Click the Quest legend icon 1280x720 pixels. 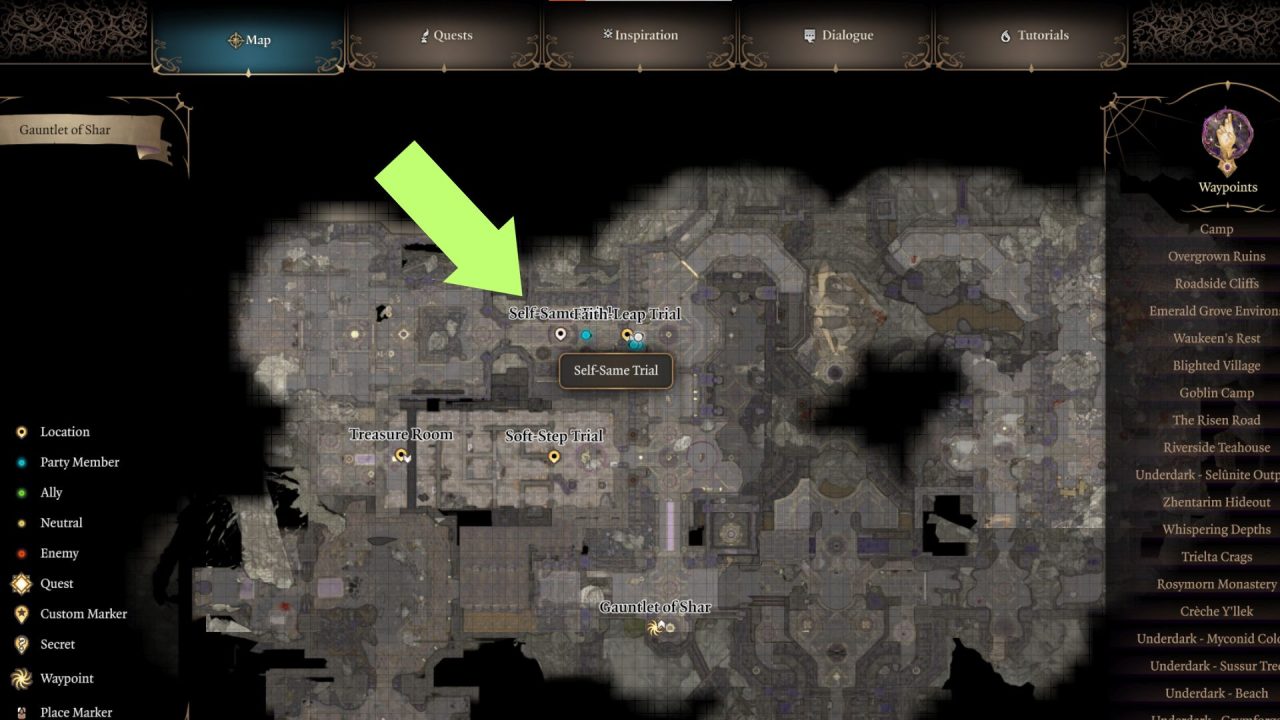[21, 583]
